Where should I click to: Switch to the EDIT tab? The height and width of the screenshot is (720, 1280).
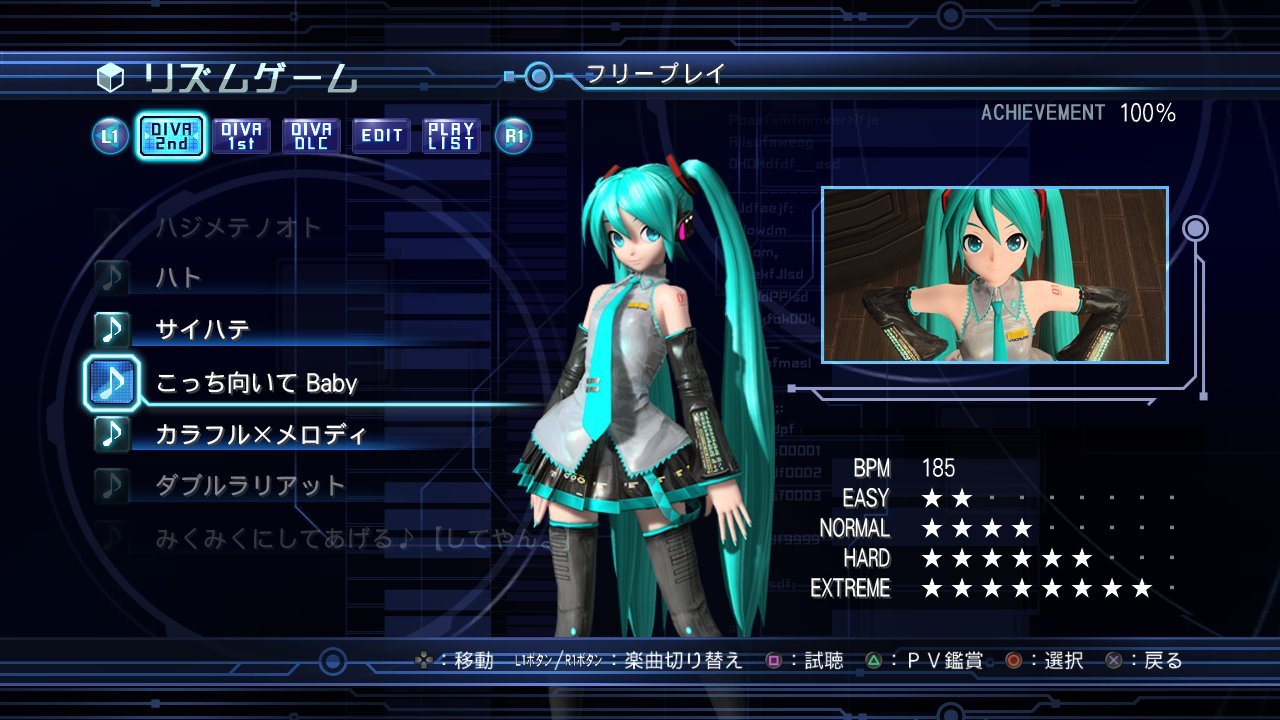[x=381, y=136]
